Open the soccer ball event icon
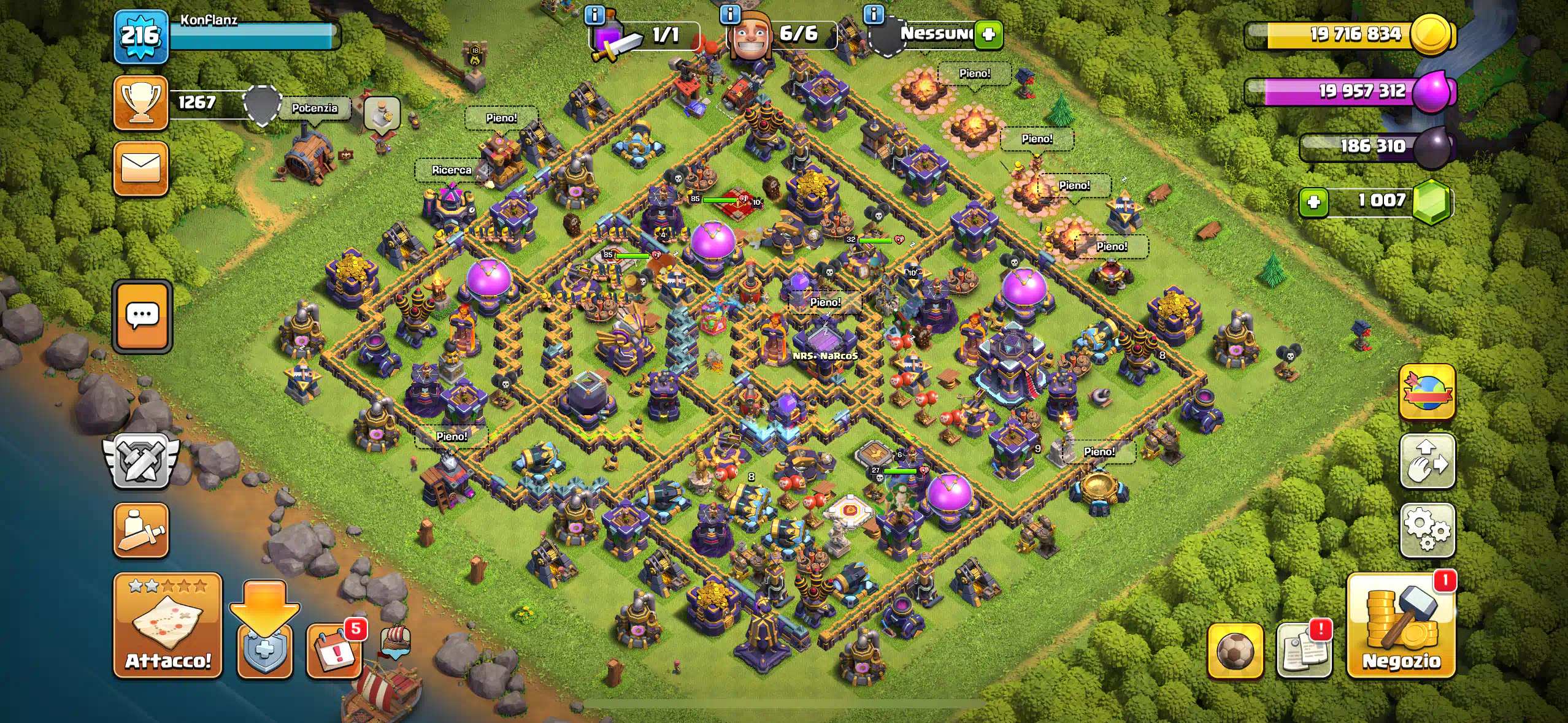Screen dimensions: 1568x723 click(1235, 651)
